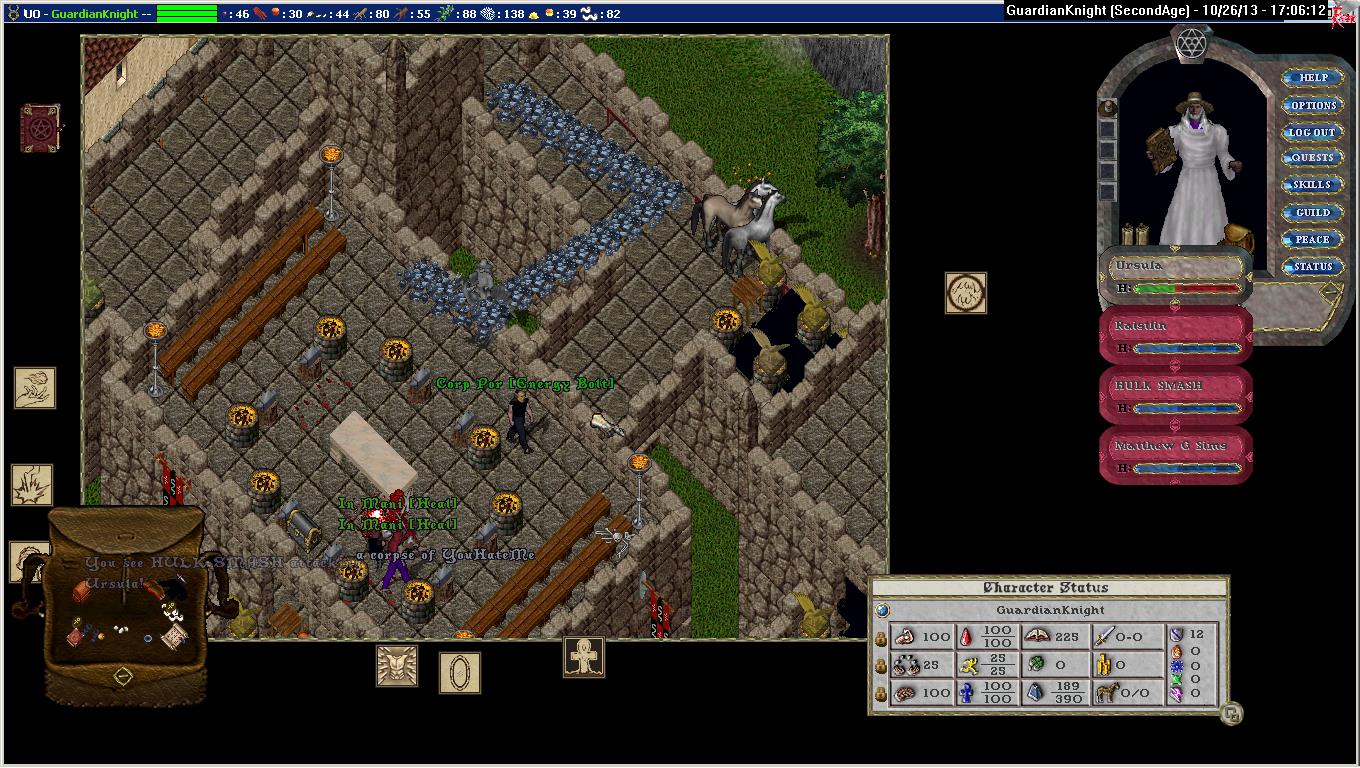The width and height of the screenshot is (1360, 768).
Task: Open the red pentagram spellbook icon
Action: coord(40,128)
